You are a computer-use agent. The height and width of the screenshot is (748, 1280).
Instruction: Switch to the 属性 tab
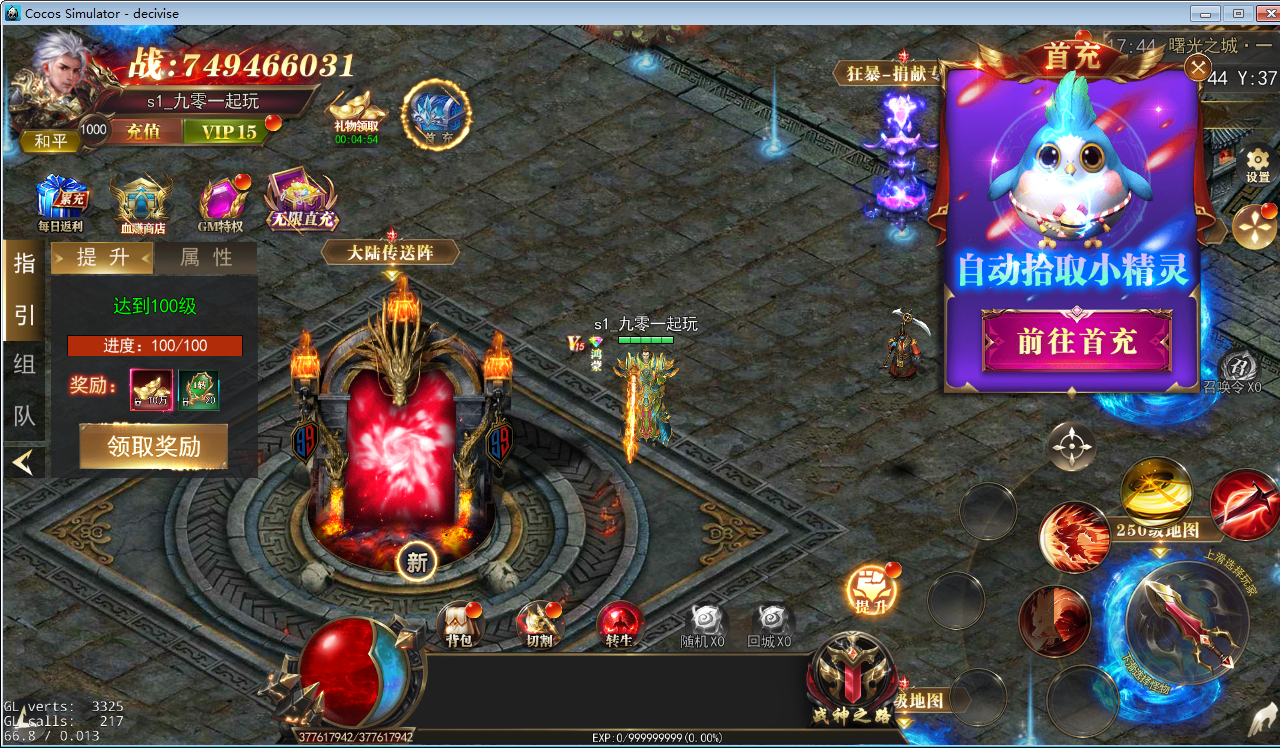pos(206,258)
